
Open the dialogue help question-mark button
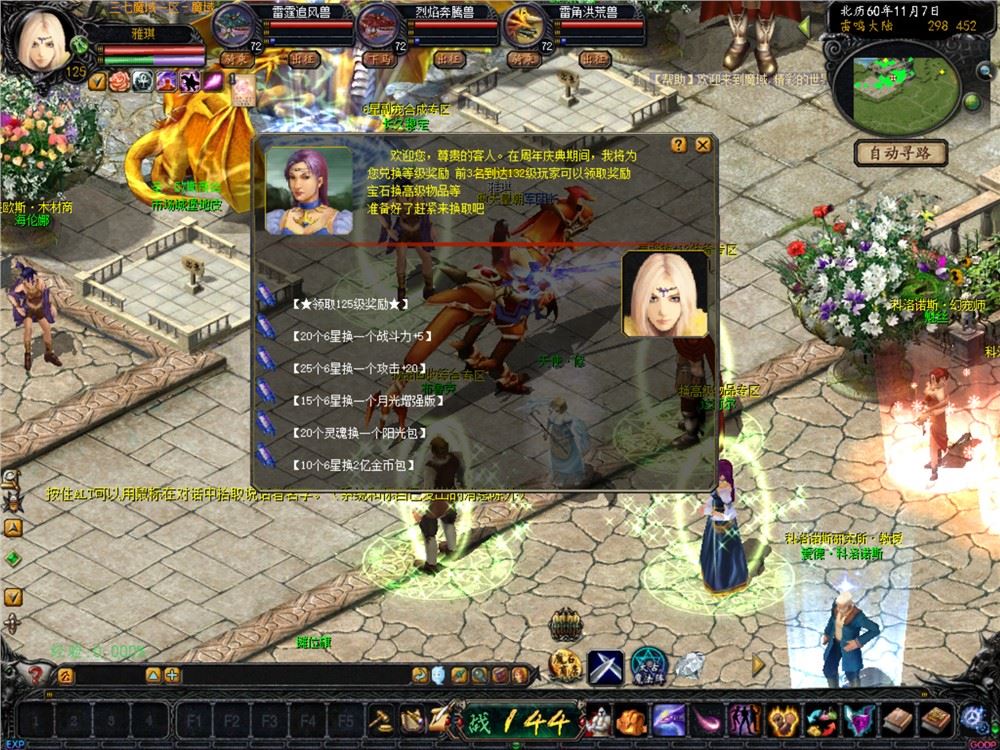coord(678,145)
